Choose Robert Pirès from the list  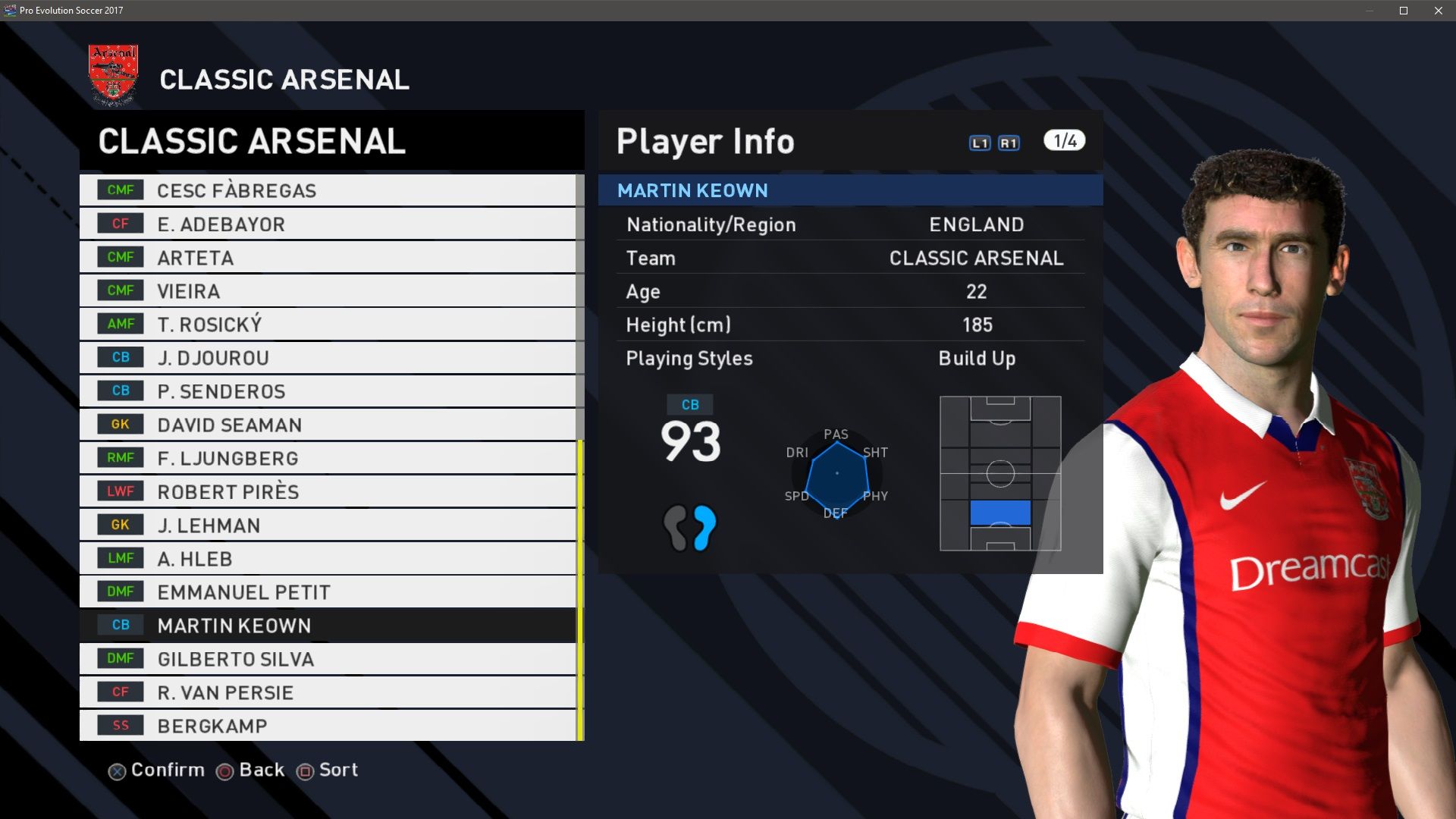pos(328,491)
